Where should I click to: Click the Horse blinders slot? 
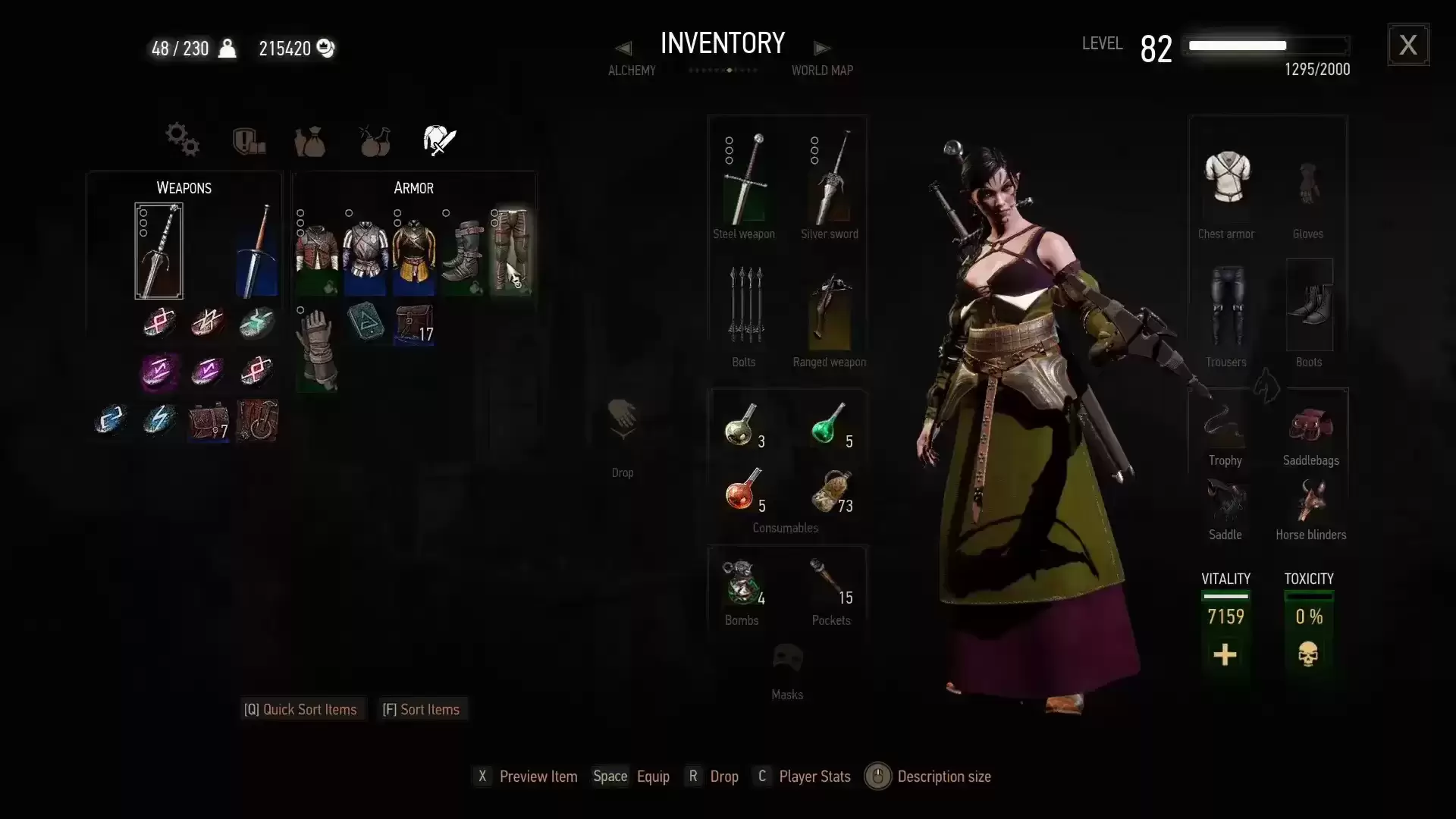(1310, 503)
